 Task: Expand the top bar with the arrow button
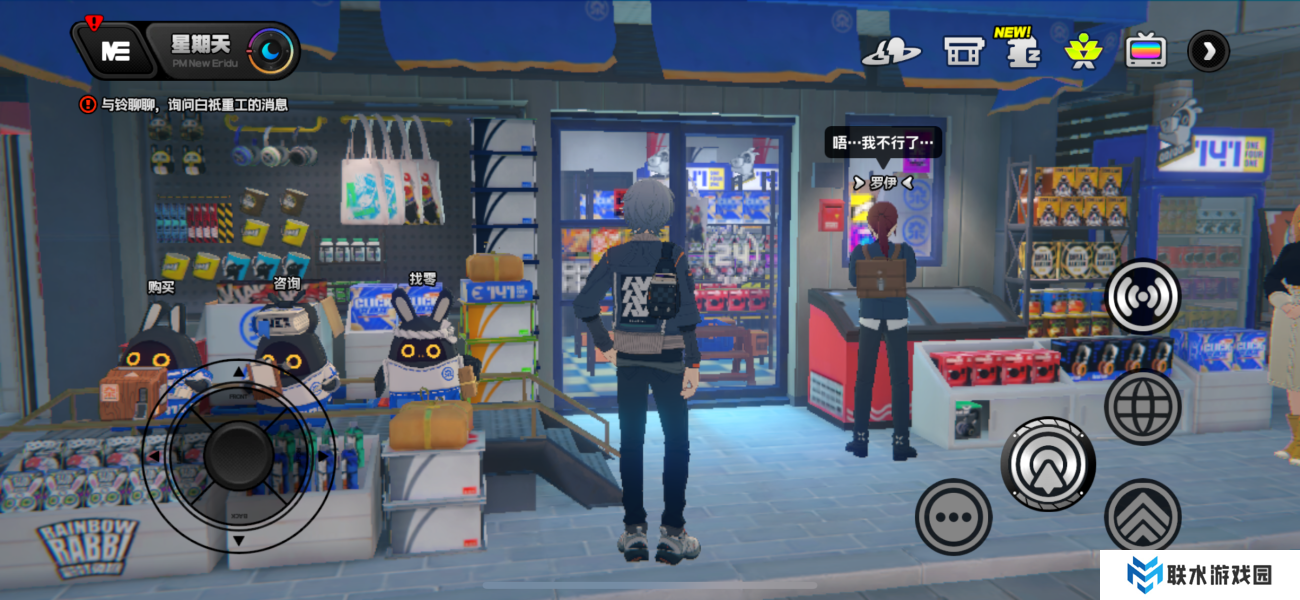[1208, 51]
